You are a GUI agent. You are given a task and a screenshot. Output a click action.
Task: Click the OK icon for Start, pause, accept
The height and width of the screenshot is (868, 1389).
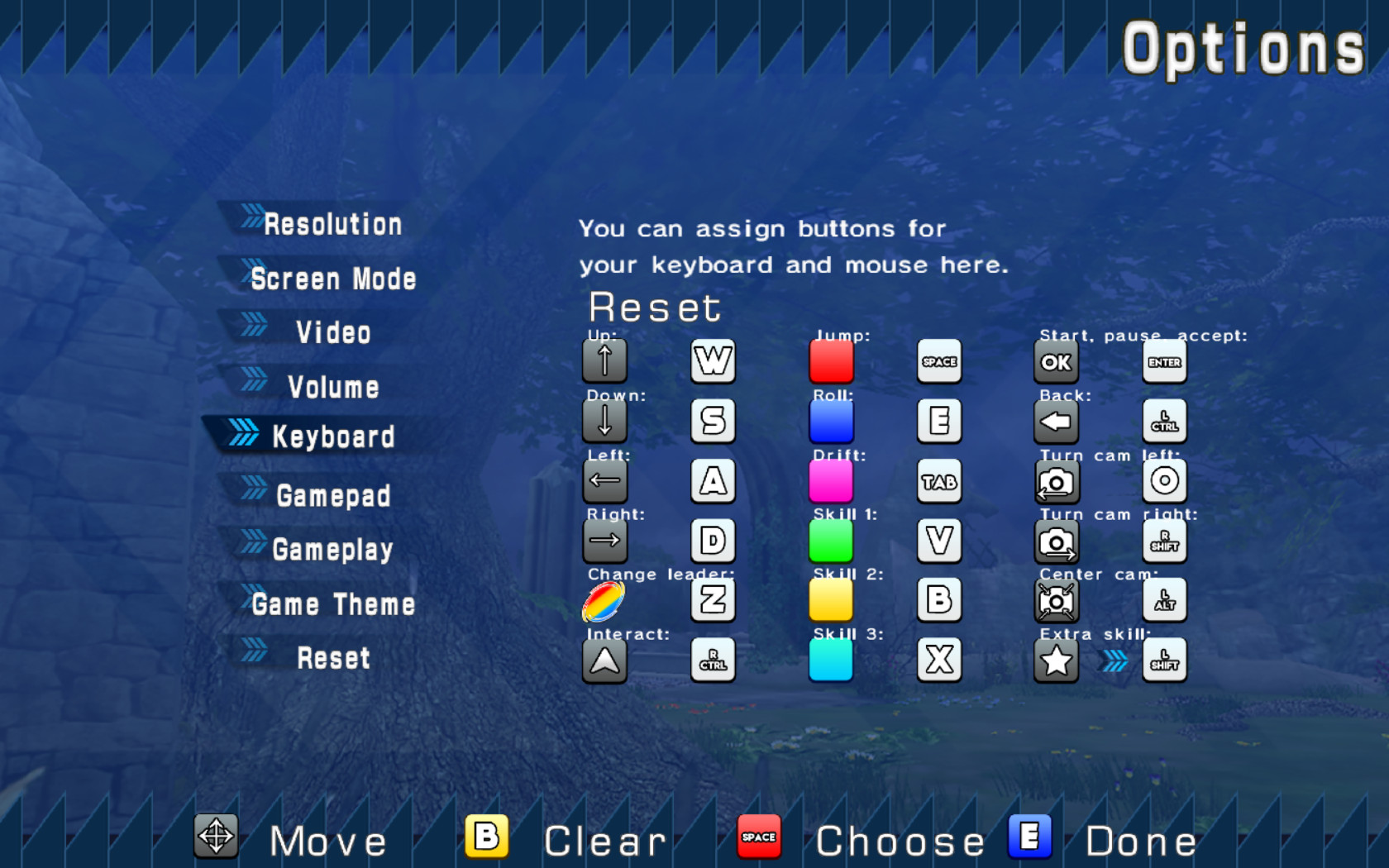click(x=1056, y=361)
